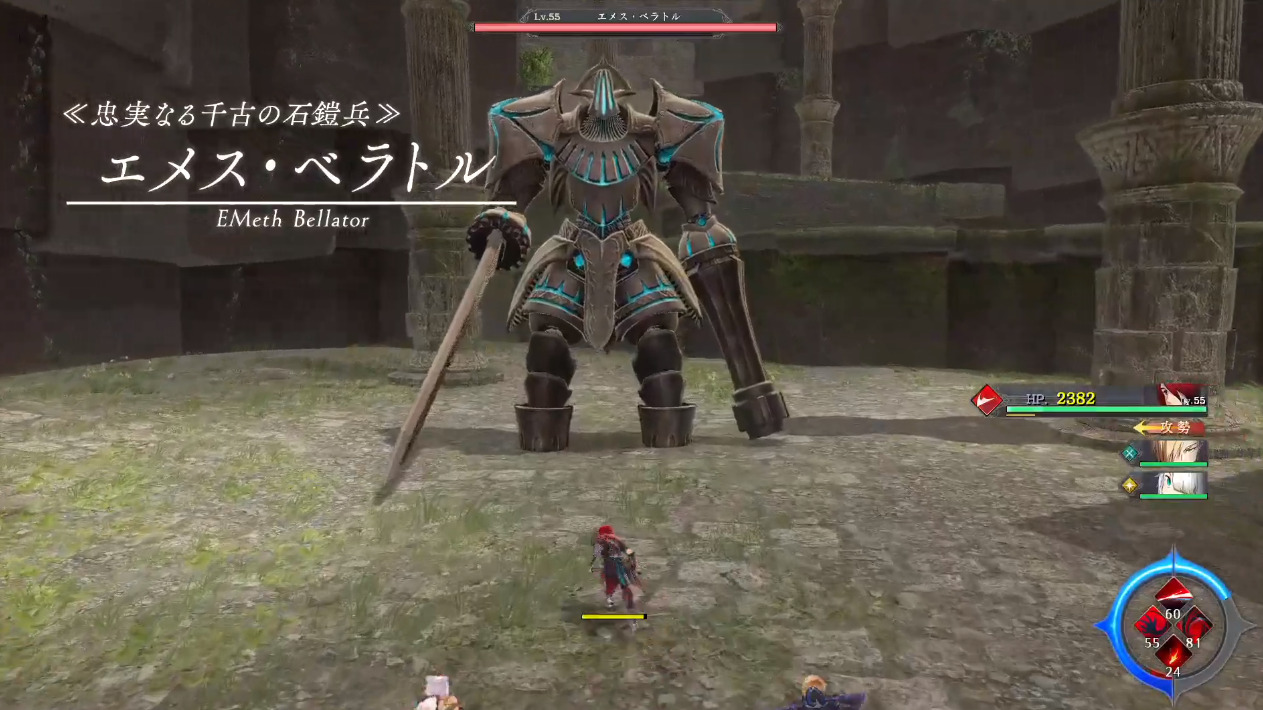Cast the bottom flame skill costing 24 SP
This screenshot has width=1263, height=710.
(x=1173, y=654)
